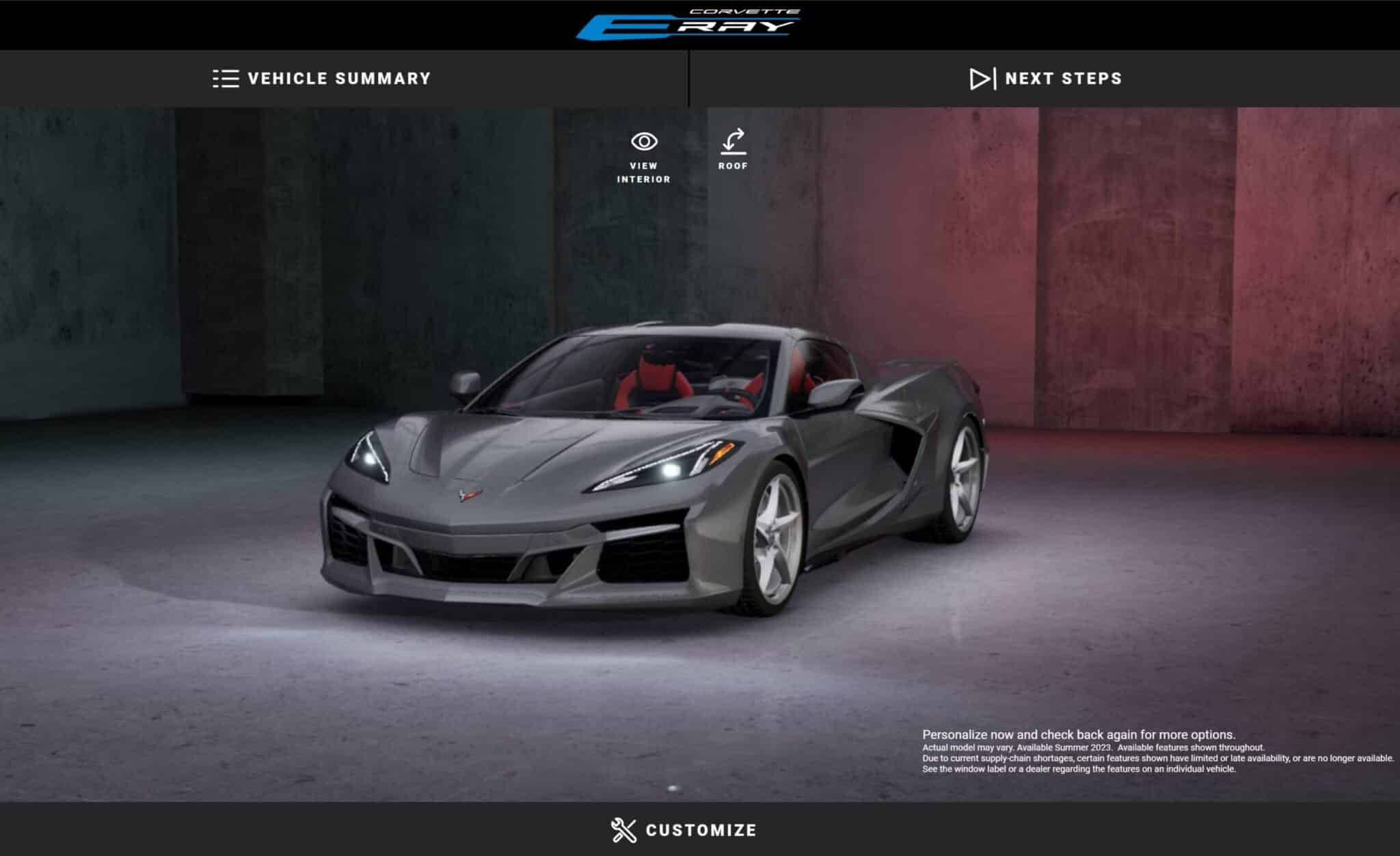The height and width of the screenshot is (856, 1400).
Task: Click the Corvette E-Ray logo
Action: [x=688, y=25]
